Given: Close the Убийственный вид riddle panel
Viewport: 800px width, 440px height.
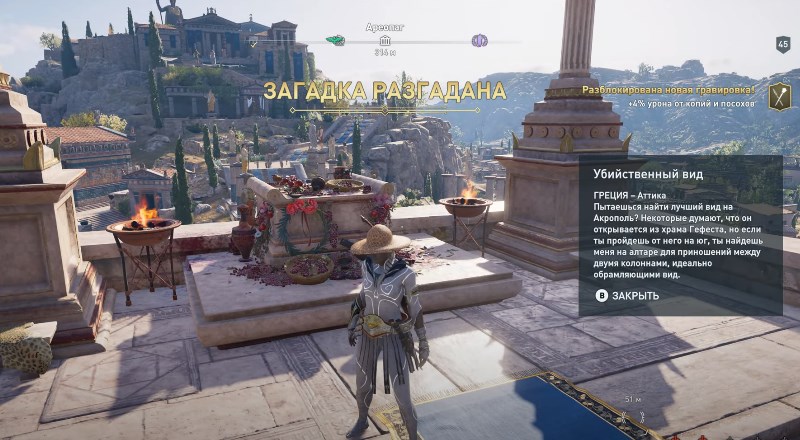Looking at the screenshot, I should coord(629,296).
